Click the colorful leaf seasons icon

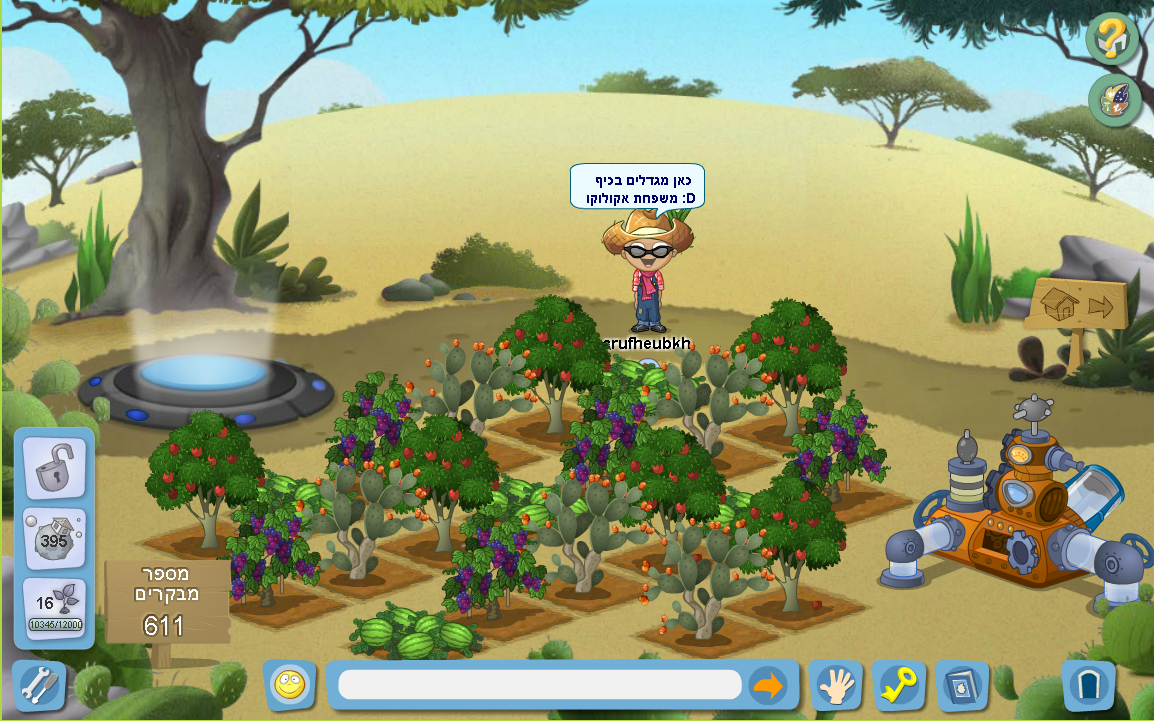pyautogui.click(x=1115, y=100)
